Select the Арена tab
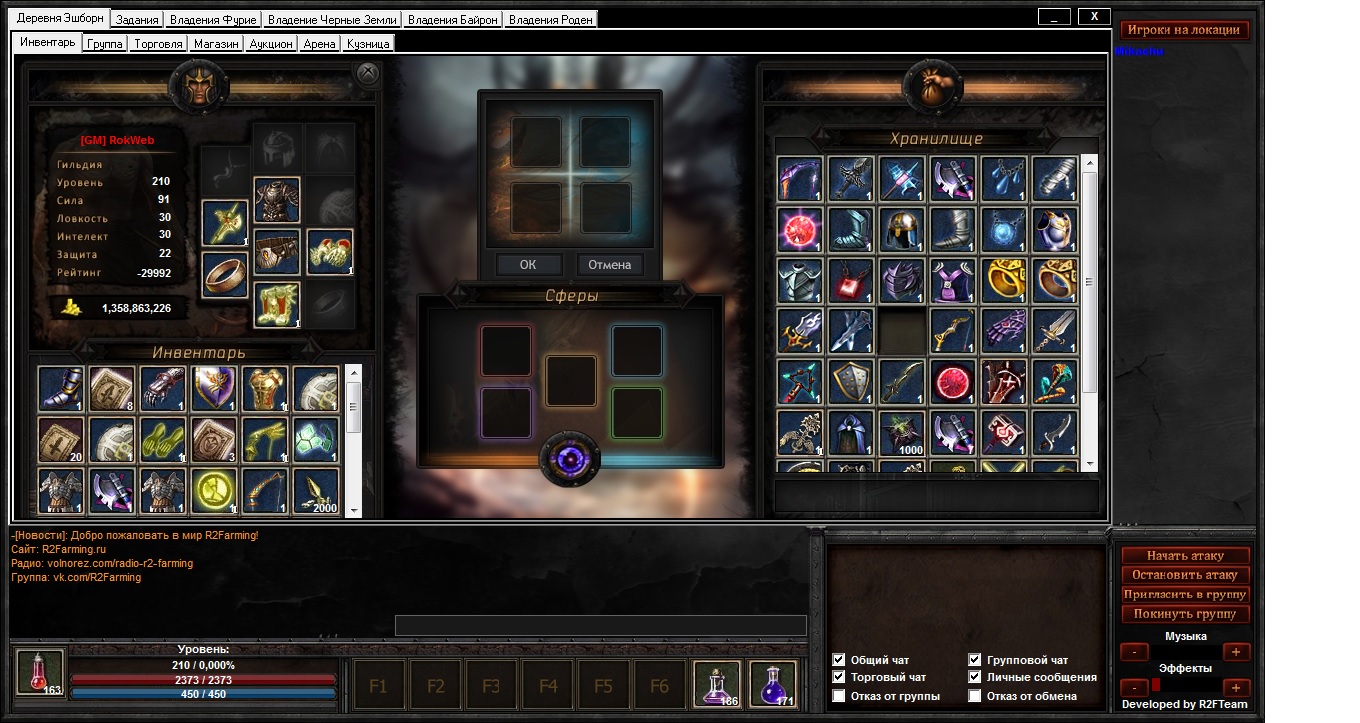 coord(320,44)
